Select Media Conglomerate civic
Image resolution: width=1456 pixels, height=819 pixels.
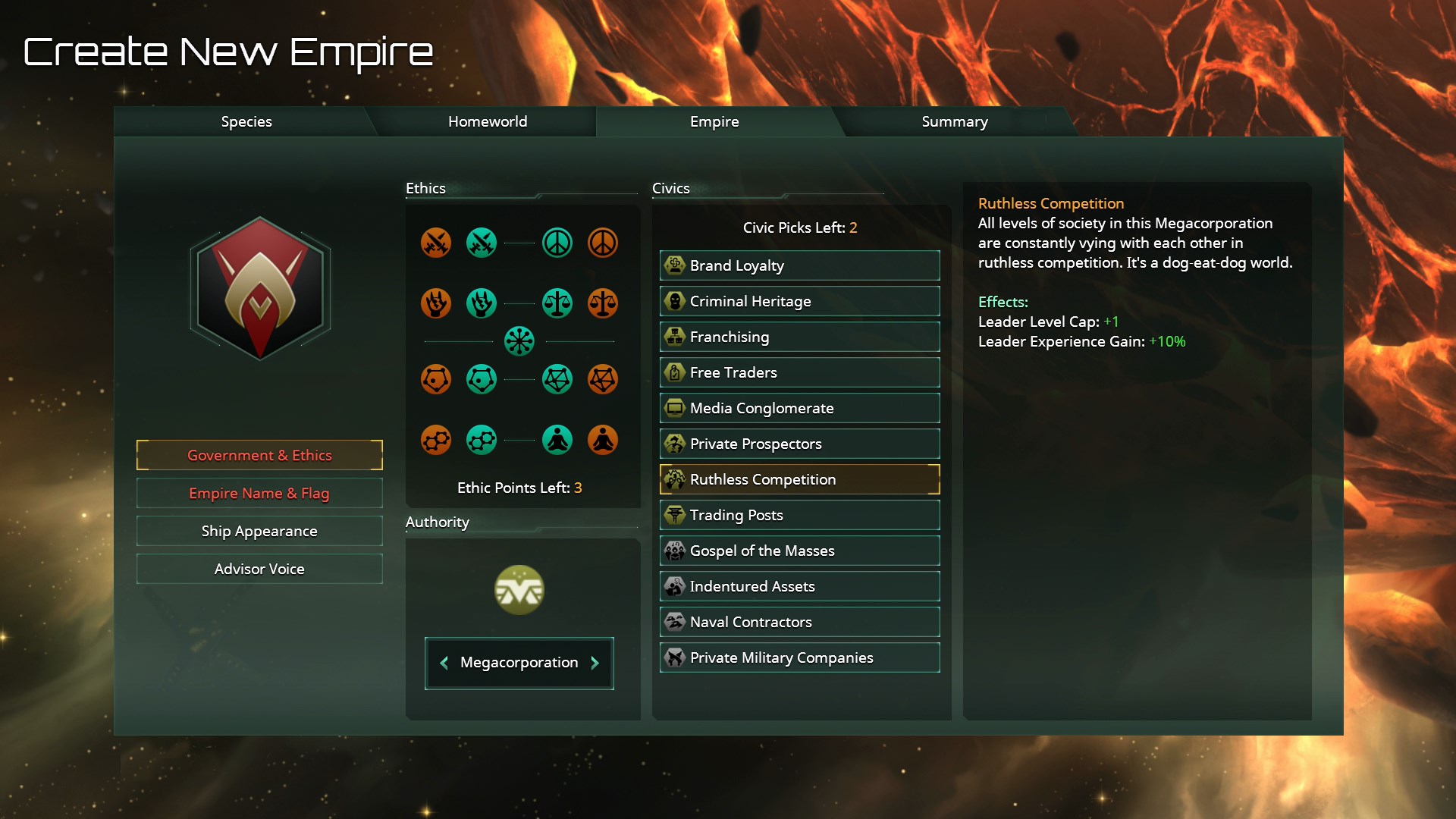pos(799,408)
